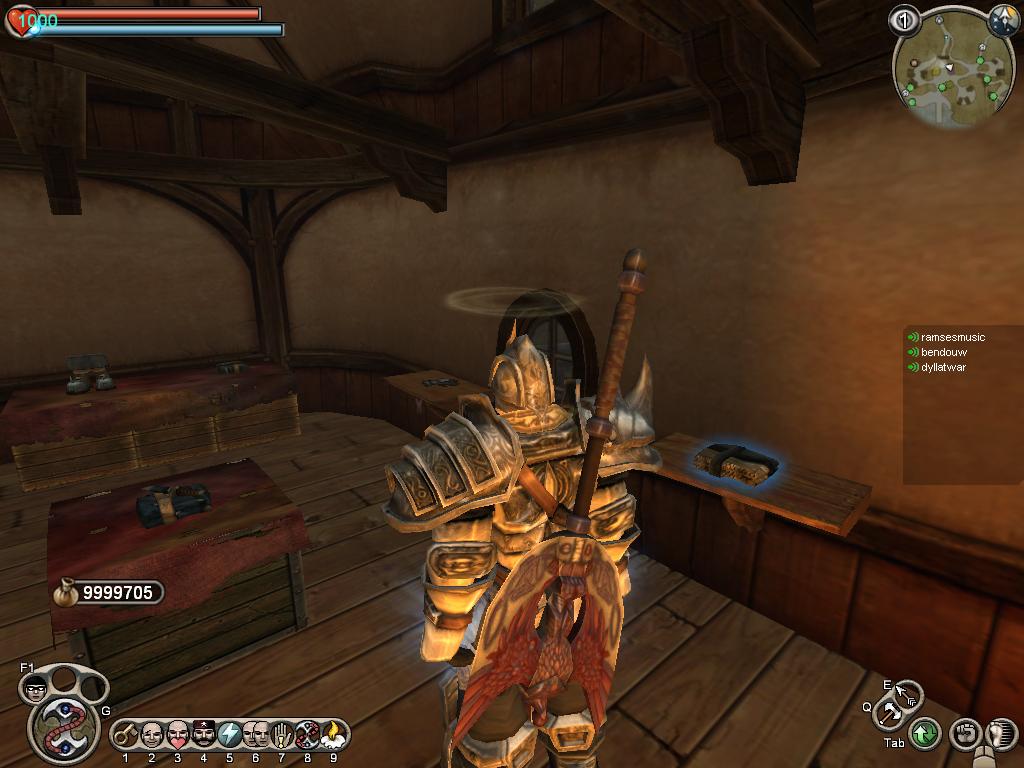Cast the lightning bolt spell in slot 5
The width and height of the screenshot is (1024, 768).
tap(229, 736)
